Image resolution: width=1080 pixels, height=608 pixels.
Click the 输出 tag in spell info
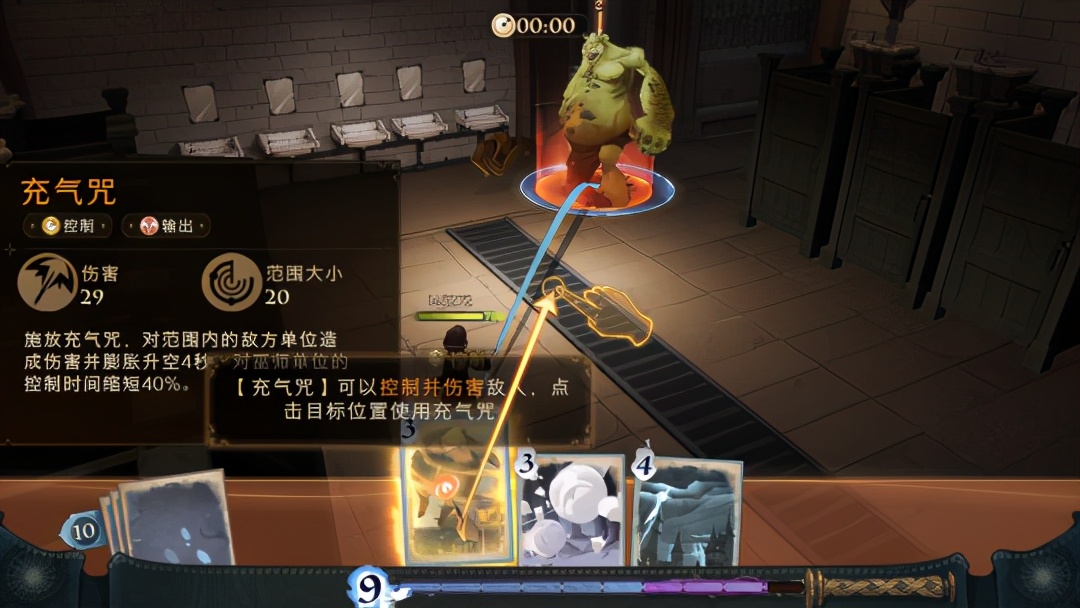coord(166,226)
